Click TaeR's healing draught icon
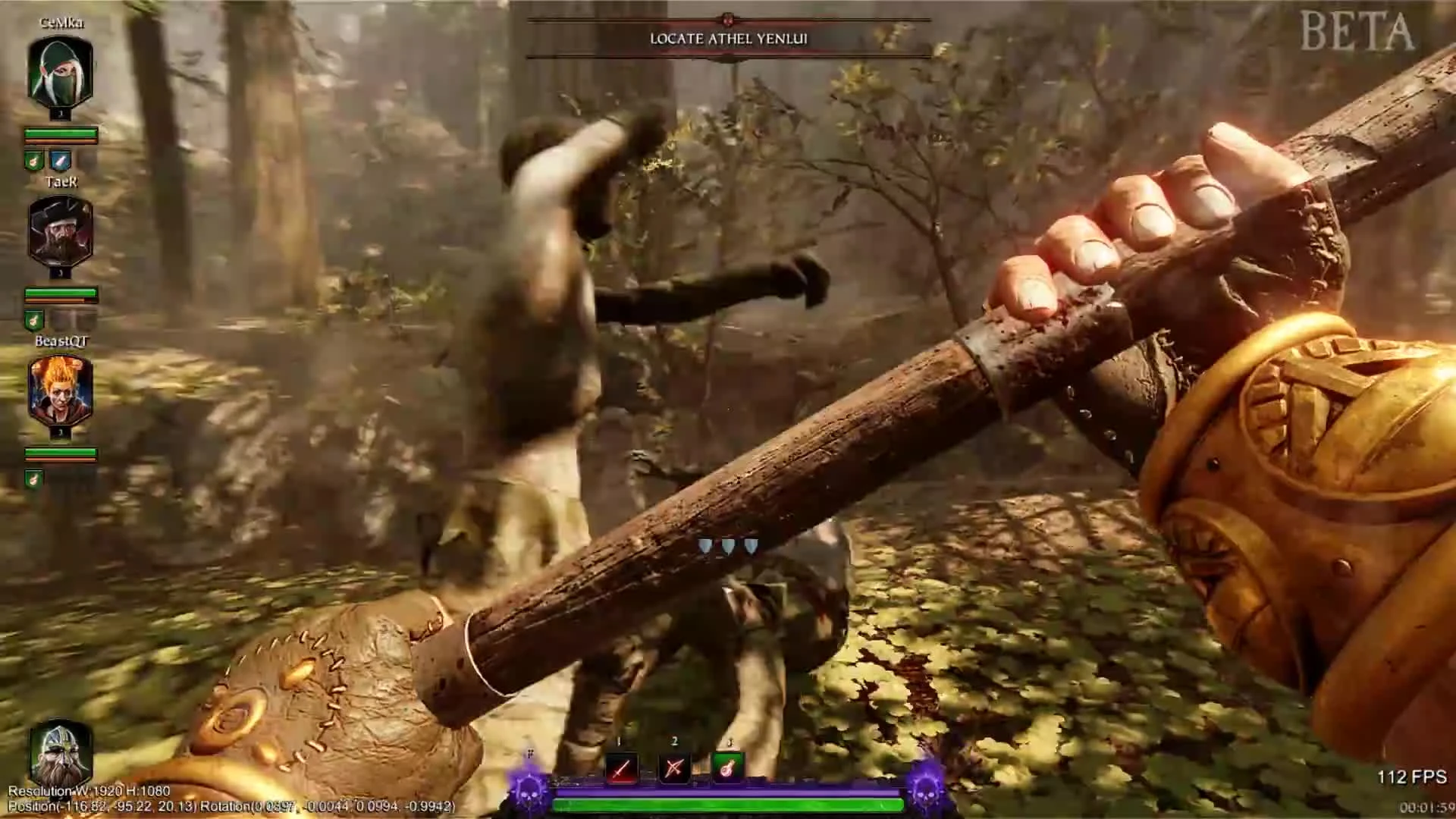The width and height of the screenshot is (1456, 819). point(34,319)
